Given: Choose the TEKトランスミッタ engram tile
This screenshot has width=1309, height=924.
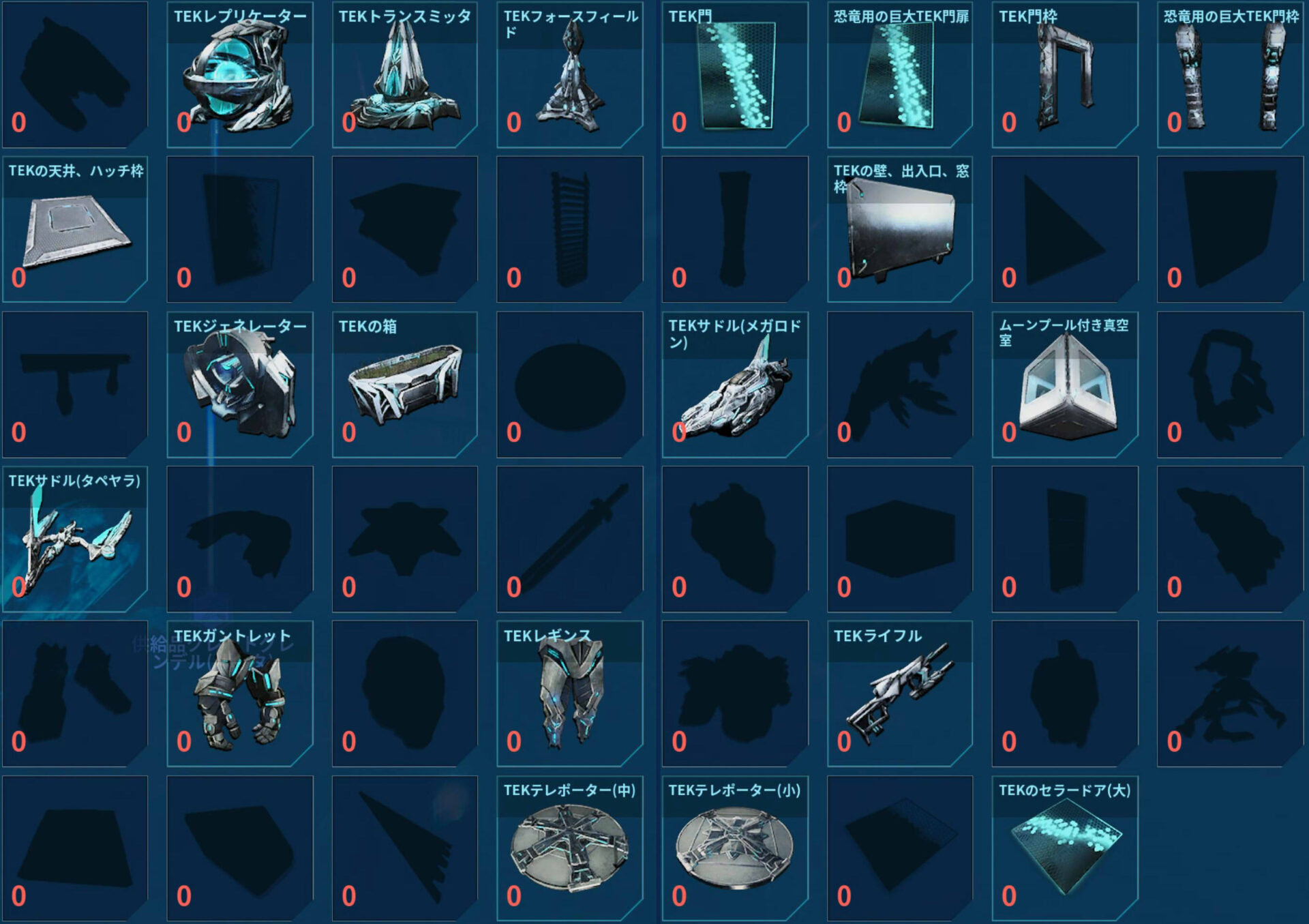Looking at the screenshot, I should point(404,75).
